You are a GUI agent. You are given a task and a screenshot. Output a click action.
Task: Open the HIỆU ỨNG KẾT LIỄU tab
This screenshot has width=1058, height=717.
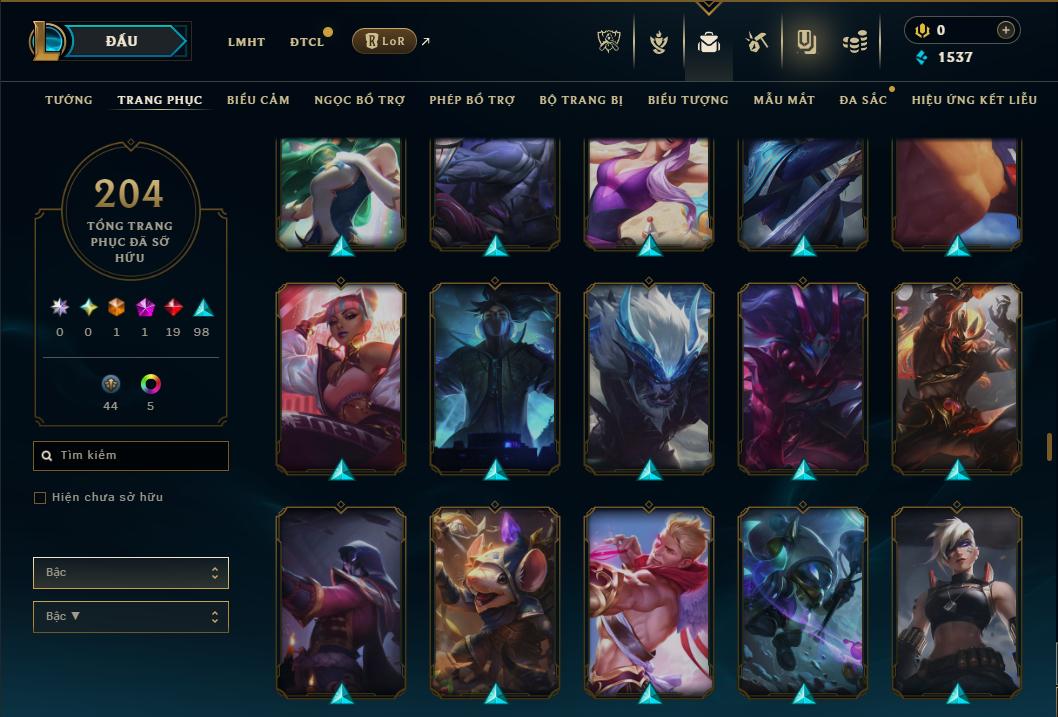(974, 100)
